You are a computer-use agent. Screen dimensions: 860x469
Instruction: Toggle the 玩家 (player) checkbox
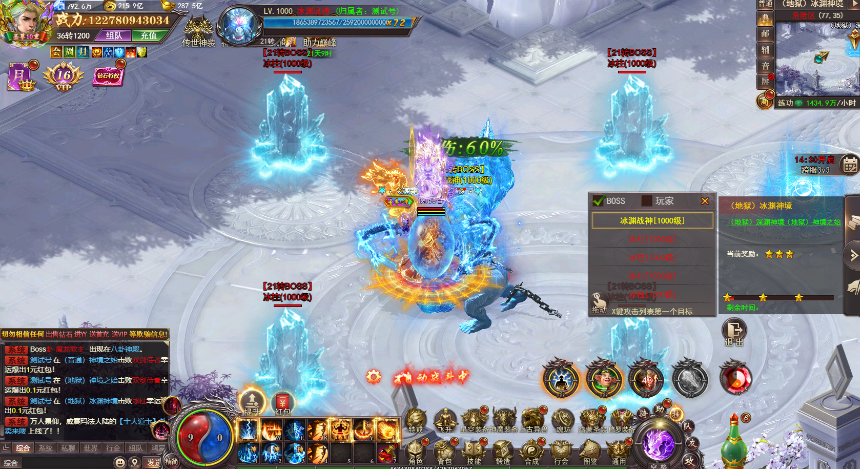coord(647,200)
